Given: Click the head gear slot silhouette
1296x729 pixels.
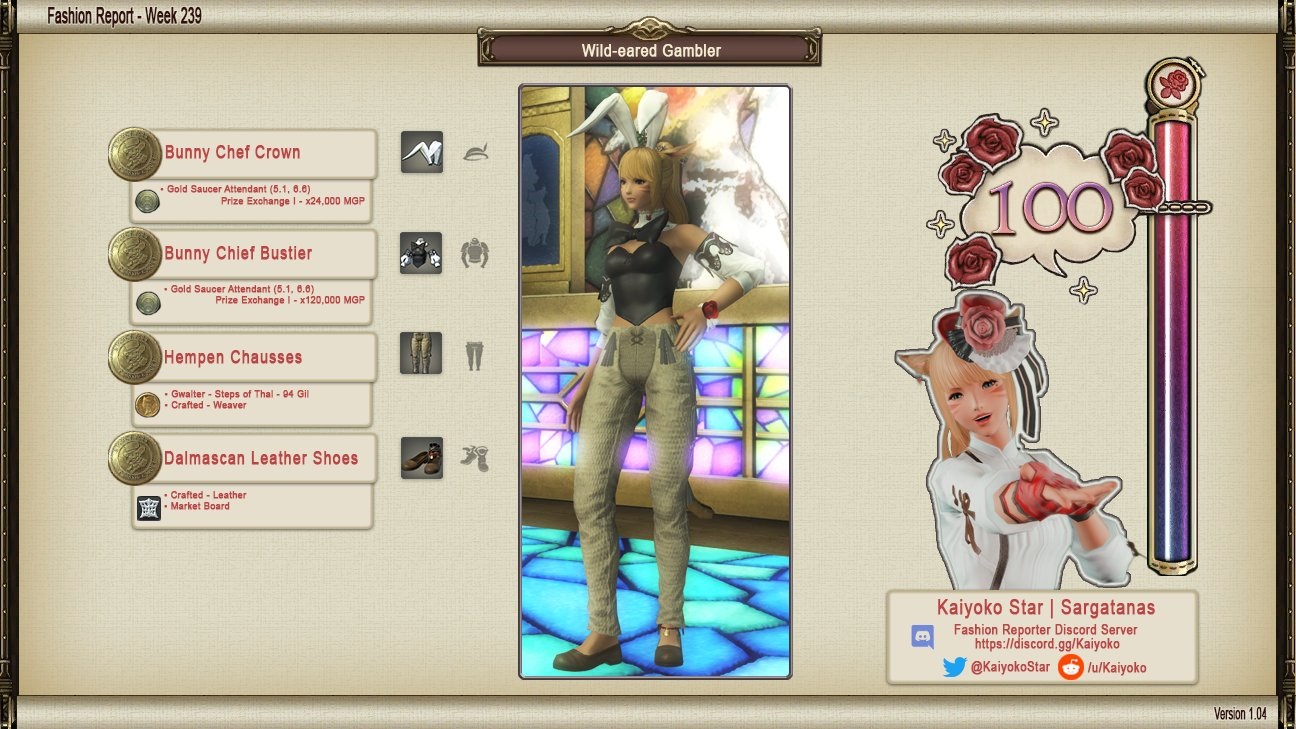Looking at the screenshot, I should pyautogui.click(x=475, y=153).
